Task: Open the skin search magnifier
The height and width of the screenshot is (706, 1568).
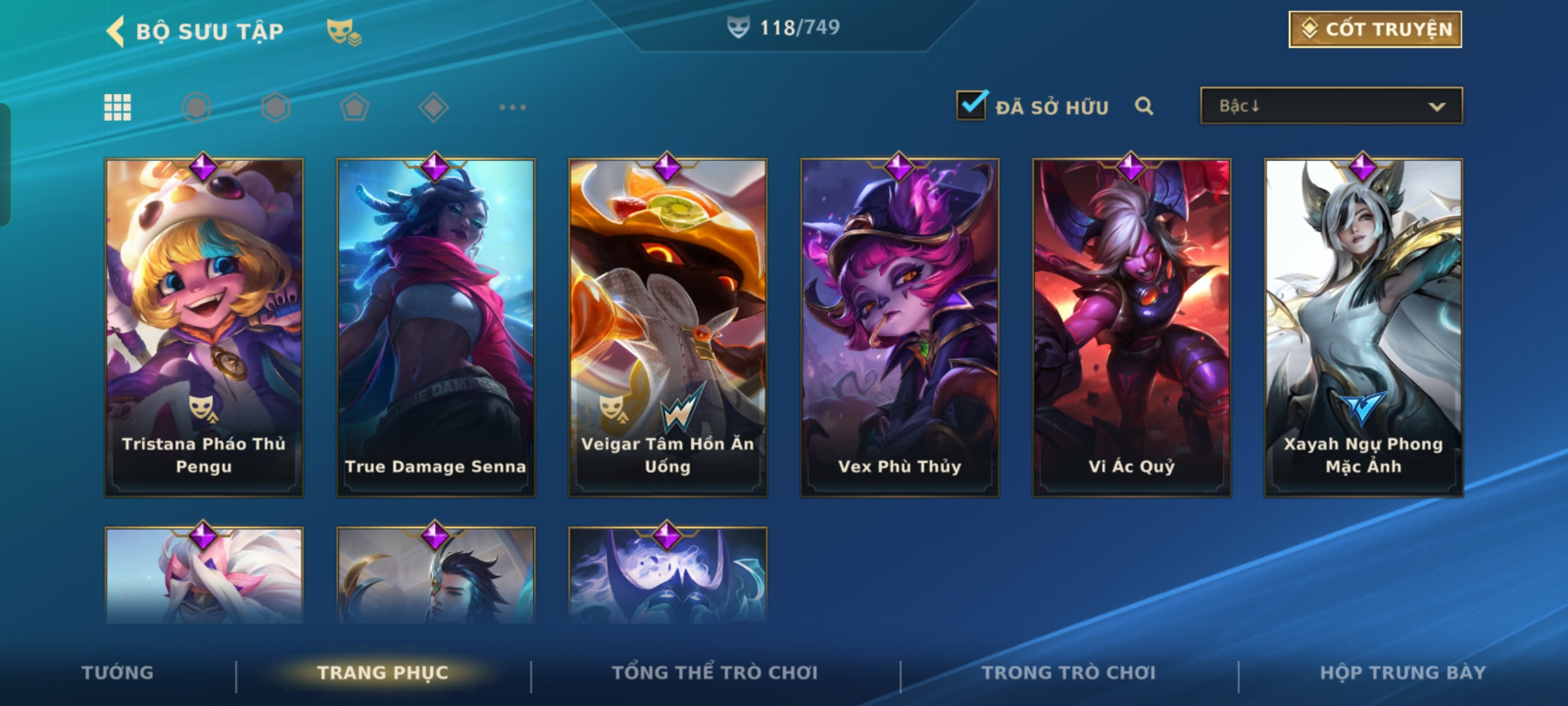Action: [x=1144, y=106]
